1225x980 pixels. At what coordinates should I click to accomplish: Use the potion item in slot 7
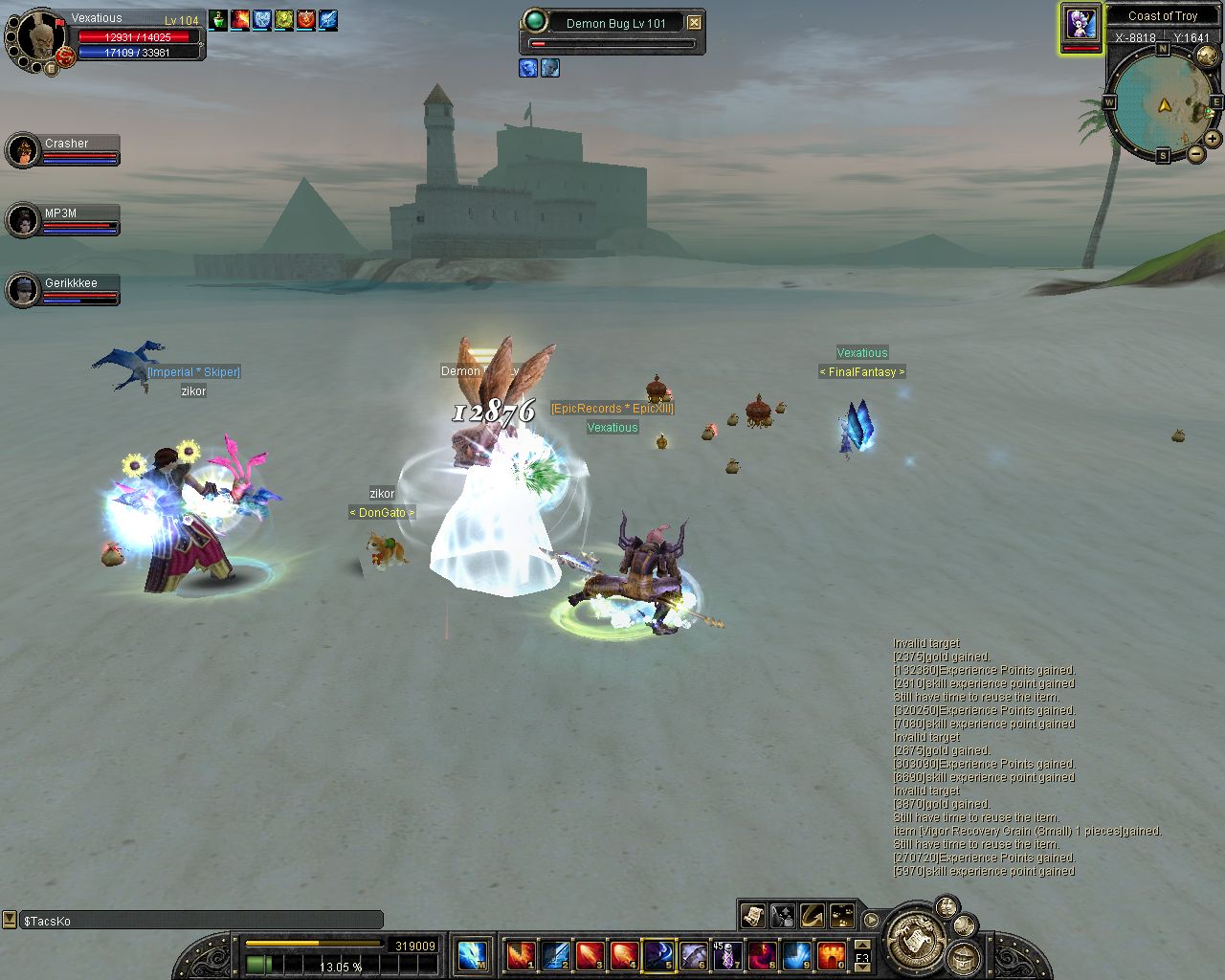pyautogui.click(x=727, y=955)
